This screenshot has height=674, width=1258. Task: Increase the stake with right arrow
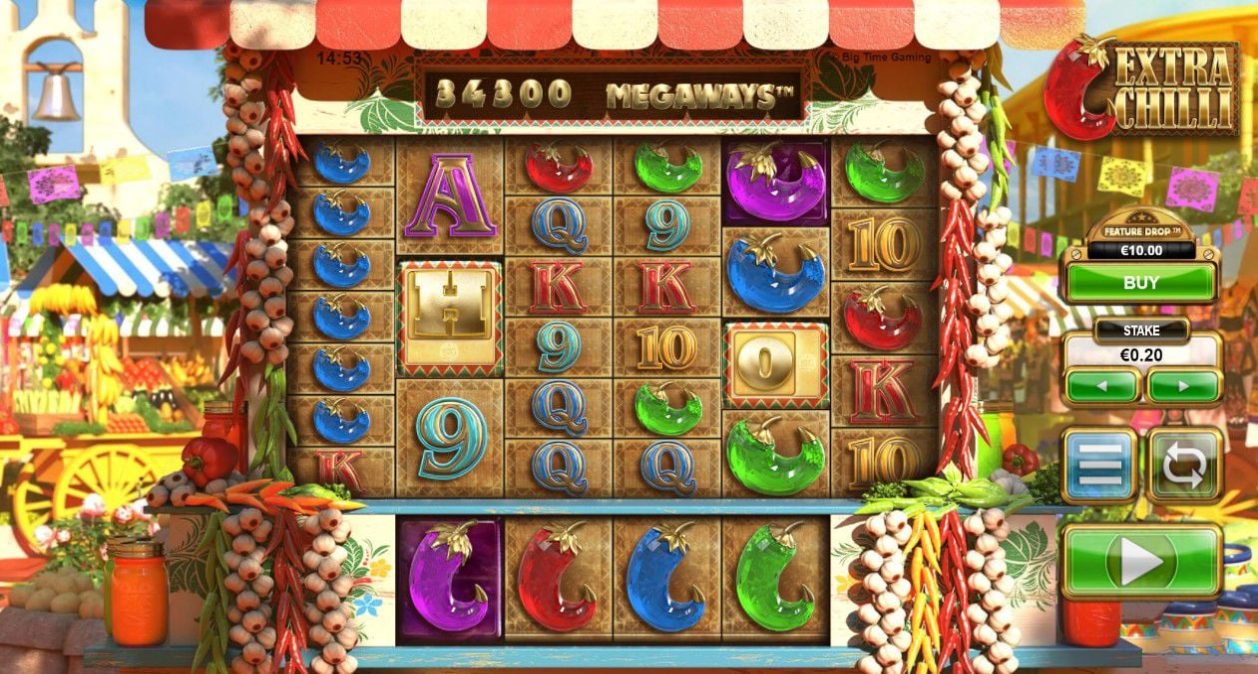[1184, 385]
